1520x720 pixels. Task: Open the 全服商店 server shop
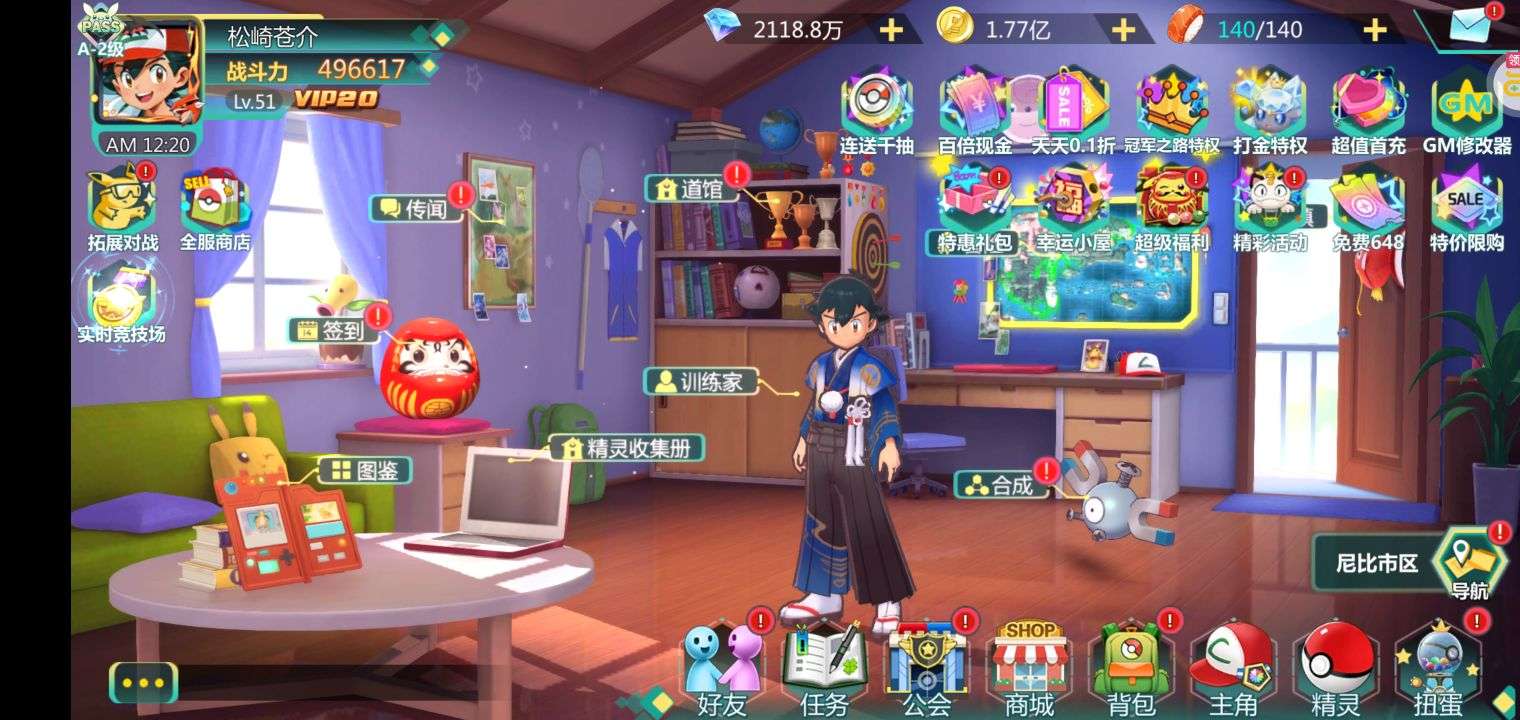tap(214, 210)
